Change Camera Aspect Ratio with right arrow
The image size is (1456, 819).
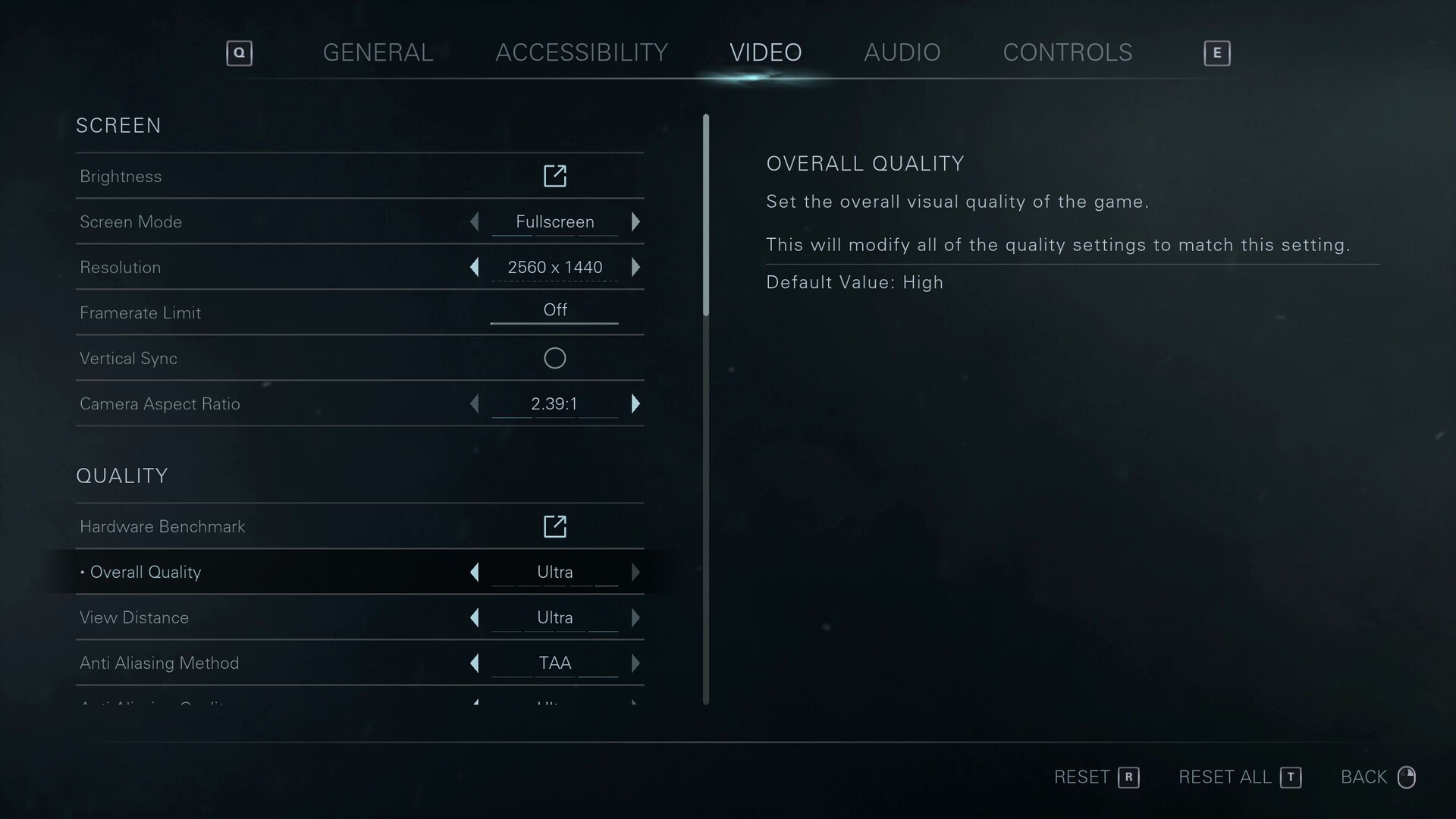[x=635, y=403]
